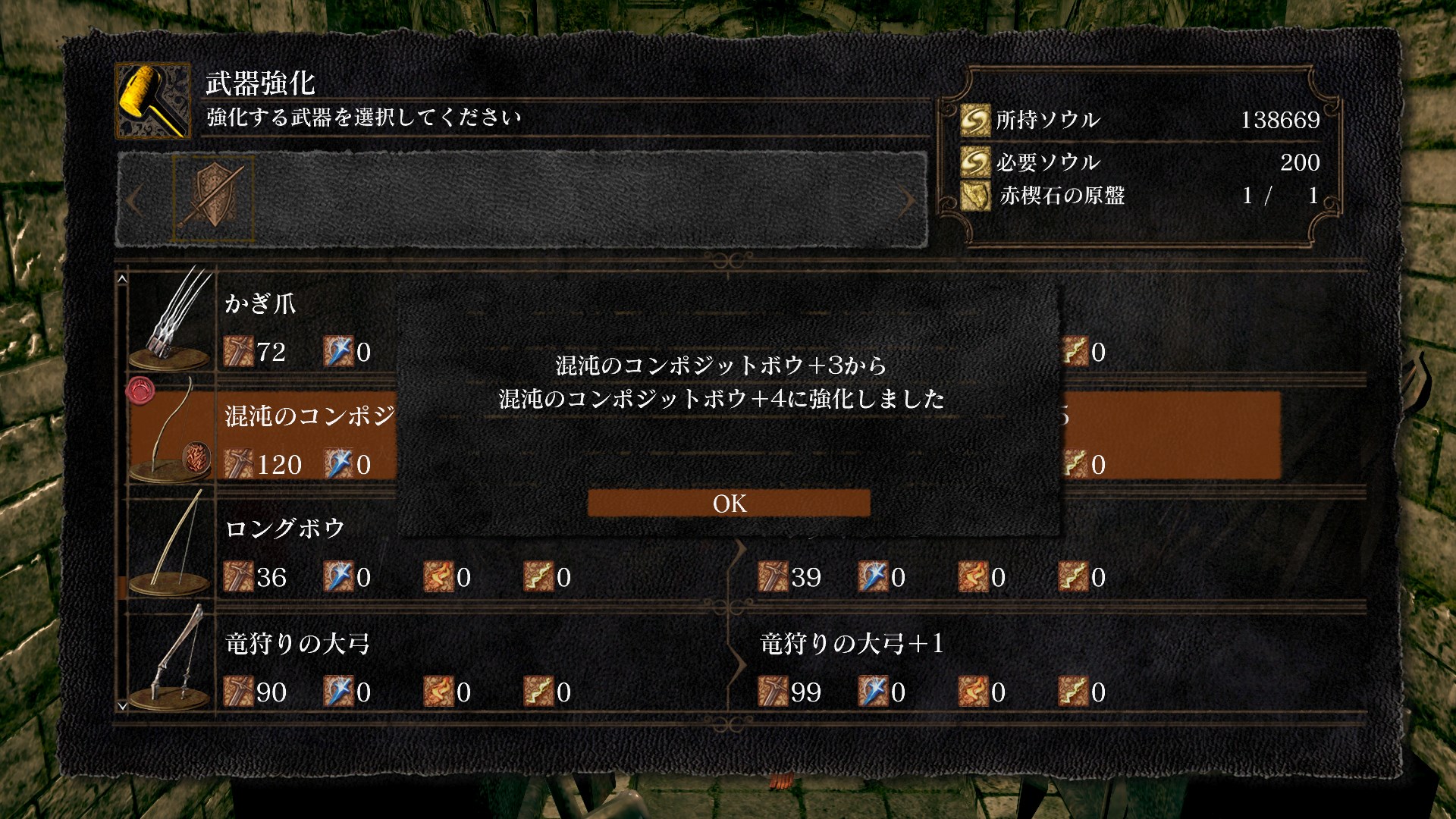1456x819 pixels.
Task: Select the 竜狩りの大弓 greatbow row
Action: 297,645
